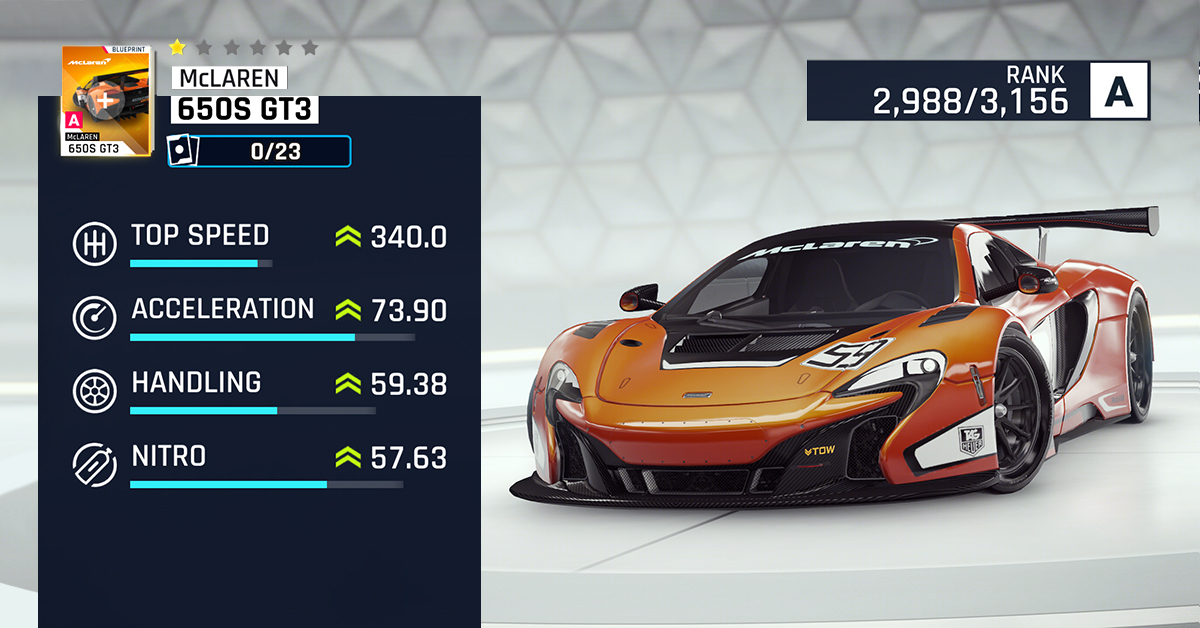The width and height of the screenshot is (1200, 628).
Task: Show the class A rank badge
Action: coord(1120,91)
